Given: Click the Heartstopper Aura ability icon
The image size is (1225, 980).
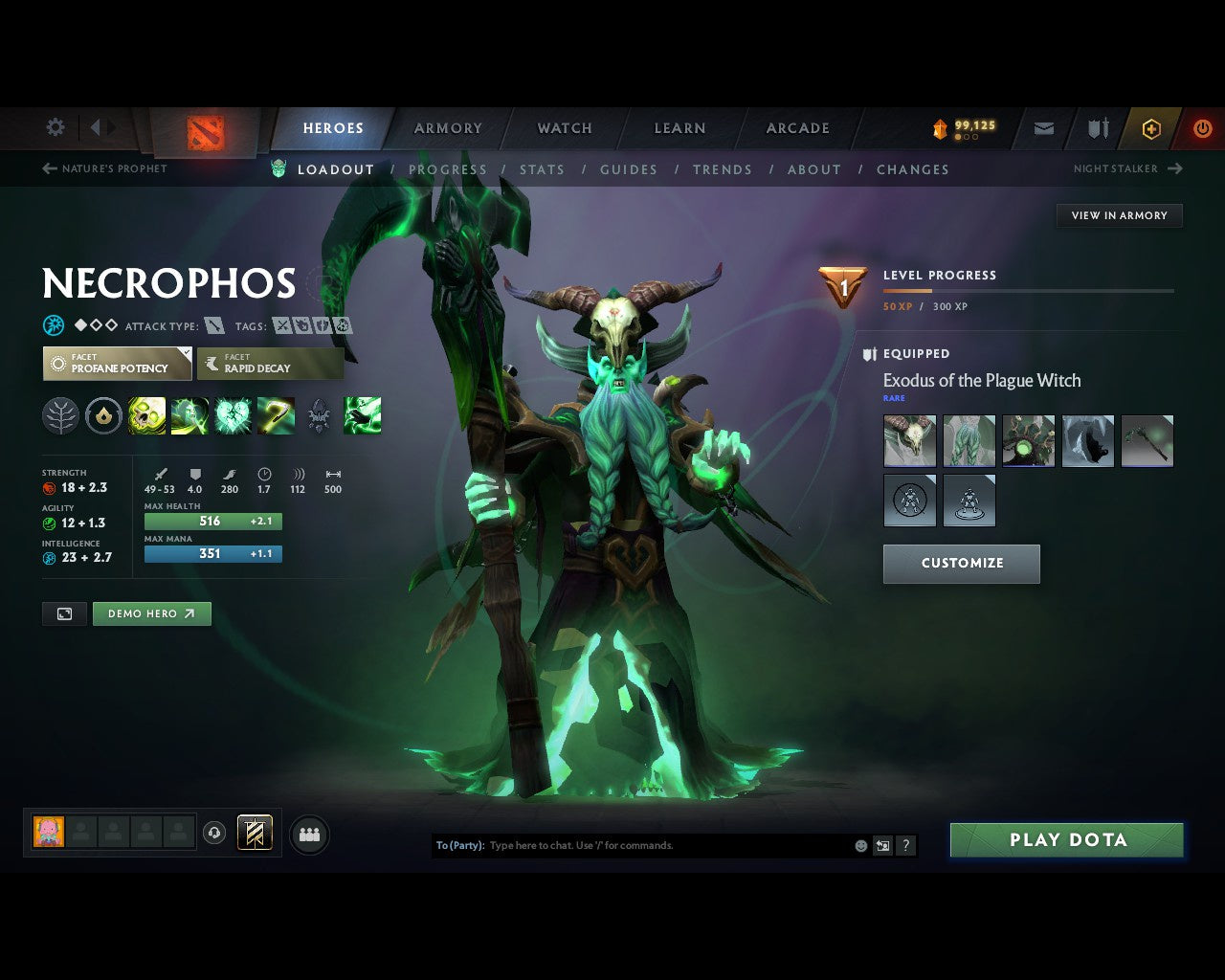Looking at the screenshot, I should point(234,414).
